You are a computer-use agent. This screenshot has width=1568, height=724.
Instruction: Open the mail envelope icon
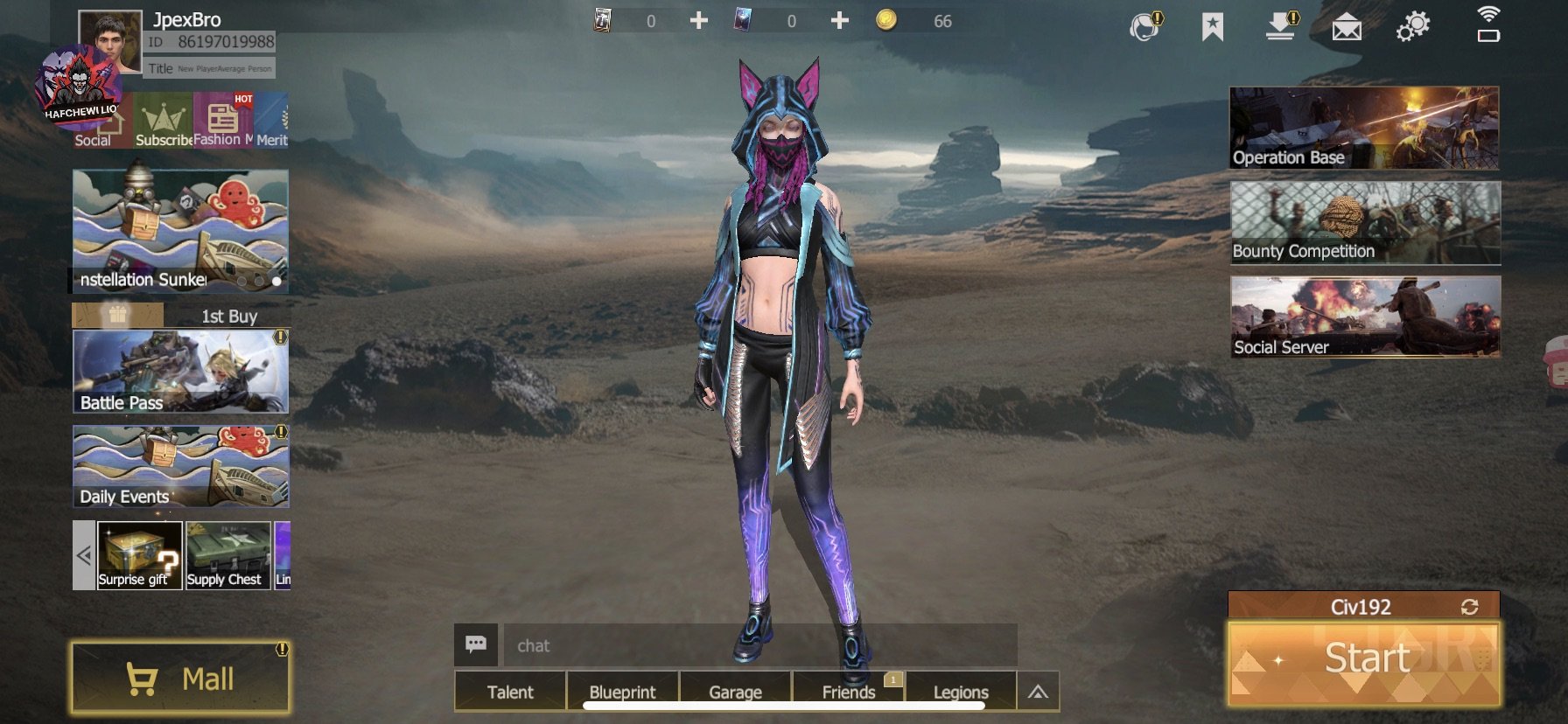tap(1346, 28)
